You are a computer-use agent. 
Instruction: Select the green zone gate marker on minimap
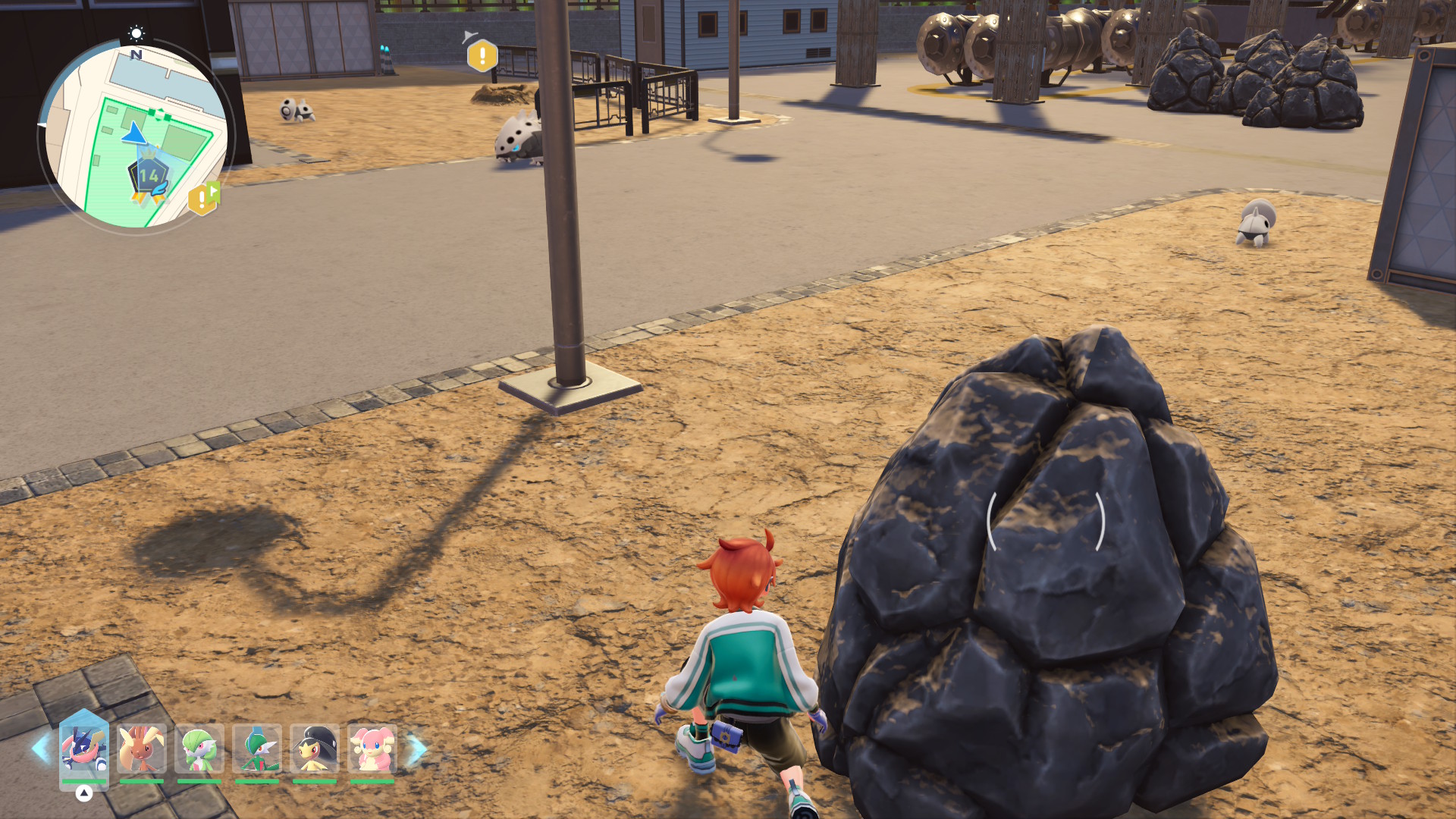pos(158,115)
